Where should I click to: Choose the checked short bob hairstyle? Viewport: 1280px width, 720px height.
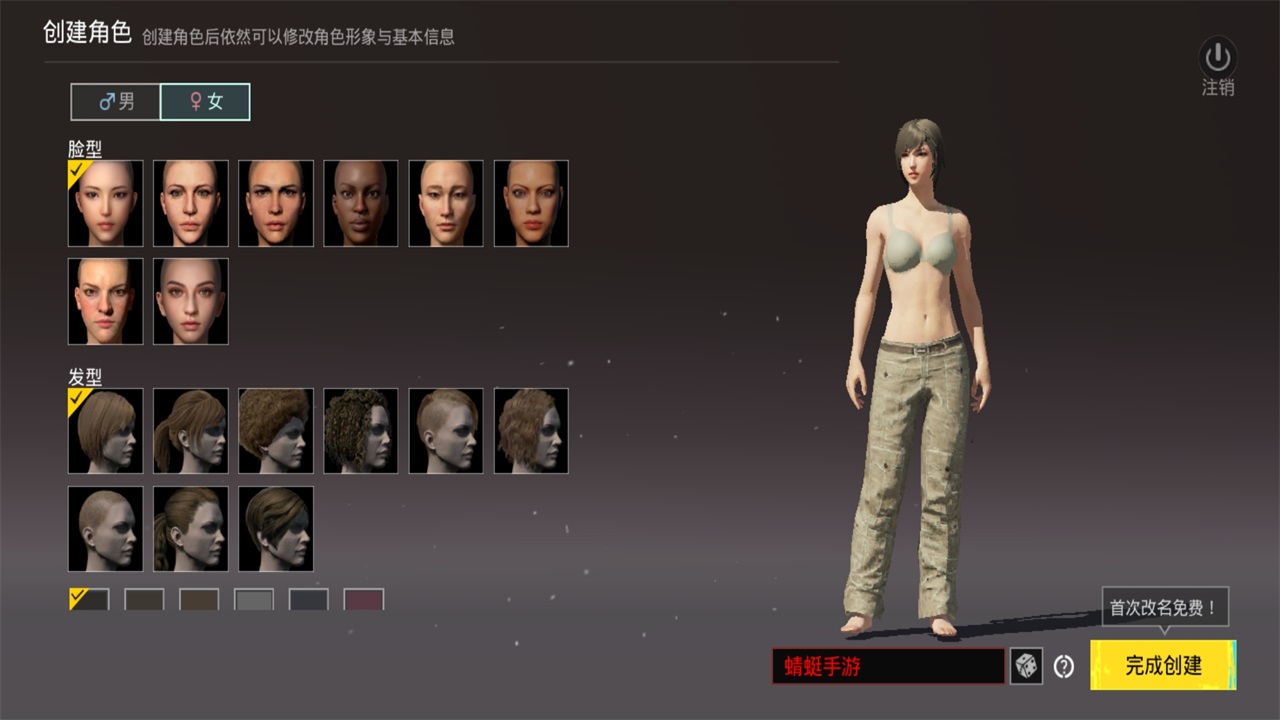(106, 431)
